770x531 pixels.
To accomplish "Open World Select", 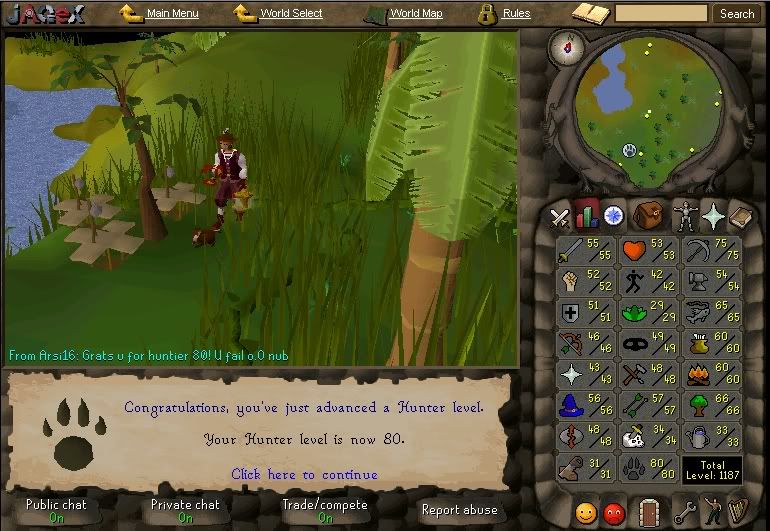I will [290, 14].
